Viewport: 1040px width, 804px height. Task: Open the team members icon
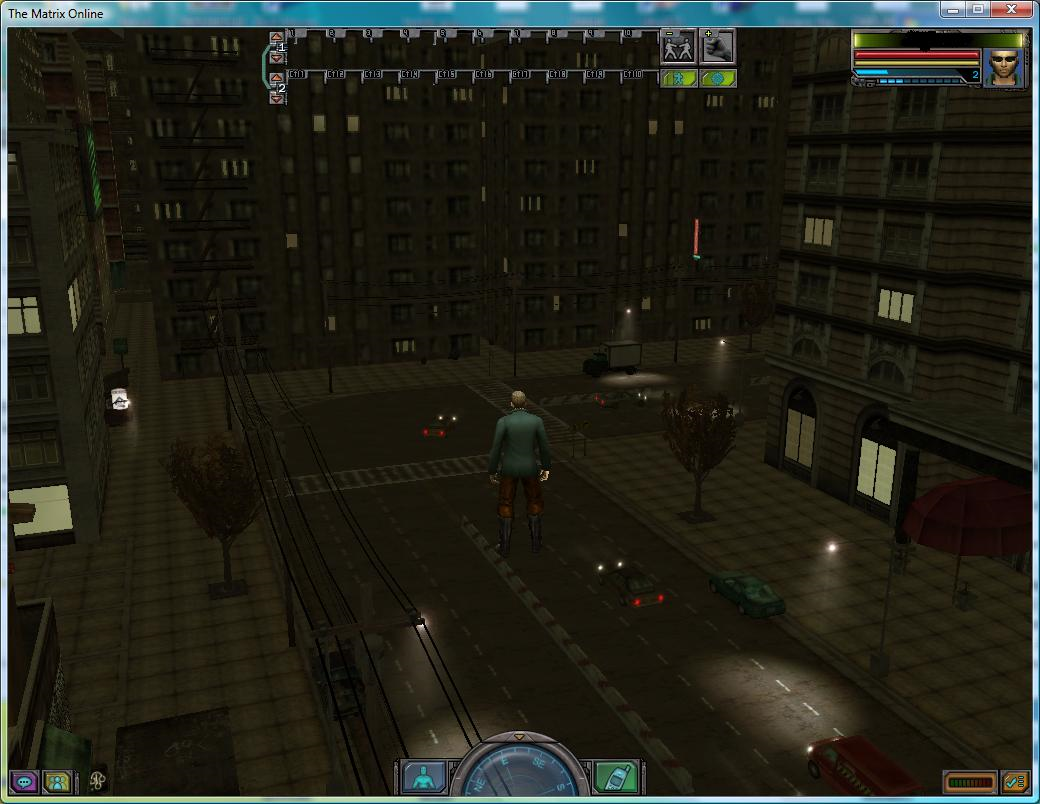click(x=58, y=781)
